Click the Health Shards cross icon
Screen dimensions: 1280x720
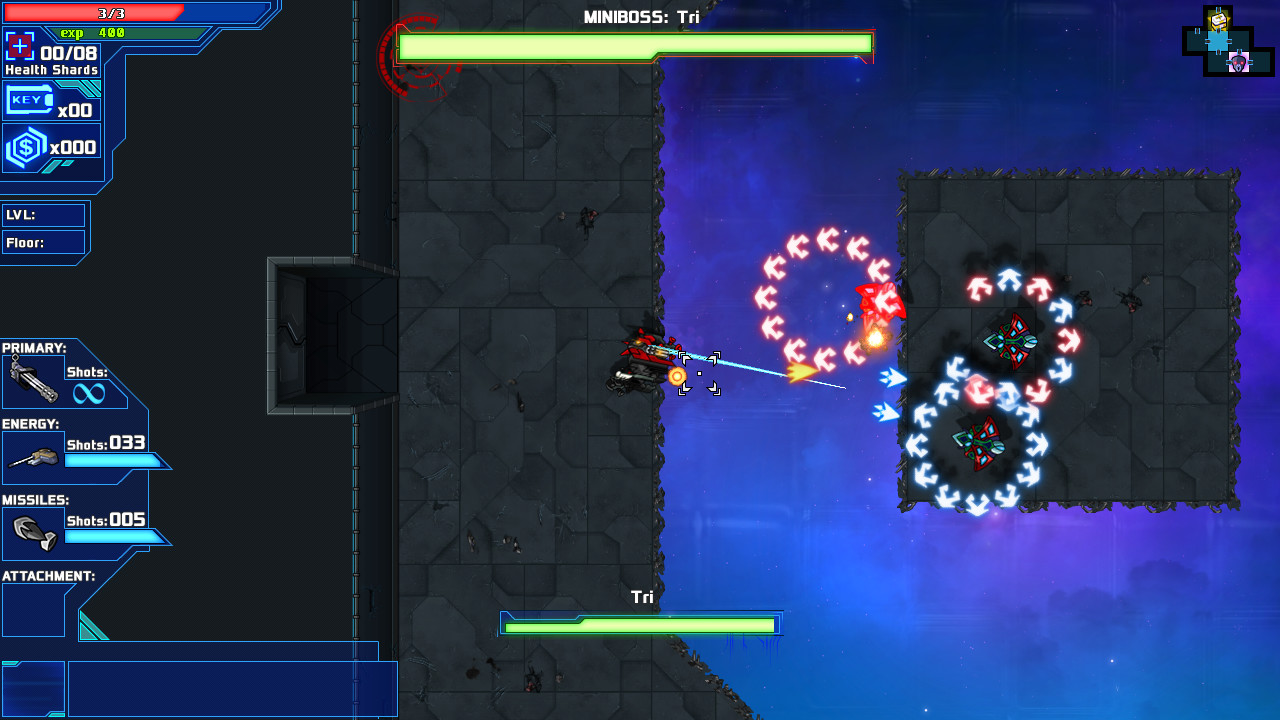click(x=22, y=45)
